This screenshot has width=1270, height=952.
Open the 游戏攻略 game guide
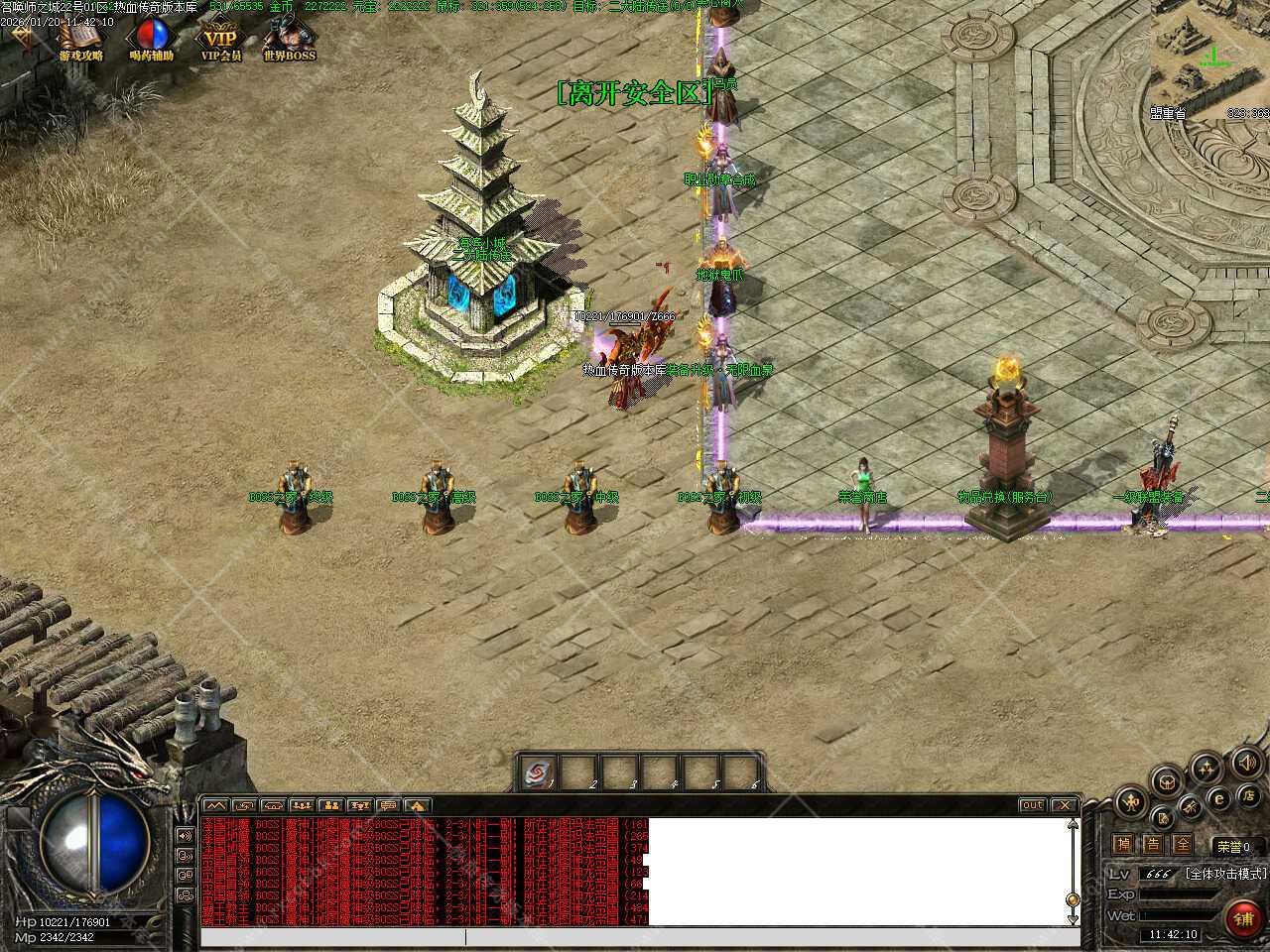coord(80,41)
